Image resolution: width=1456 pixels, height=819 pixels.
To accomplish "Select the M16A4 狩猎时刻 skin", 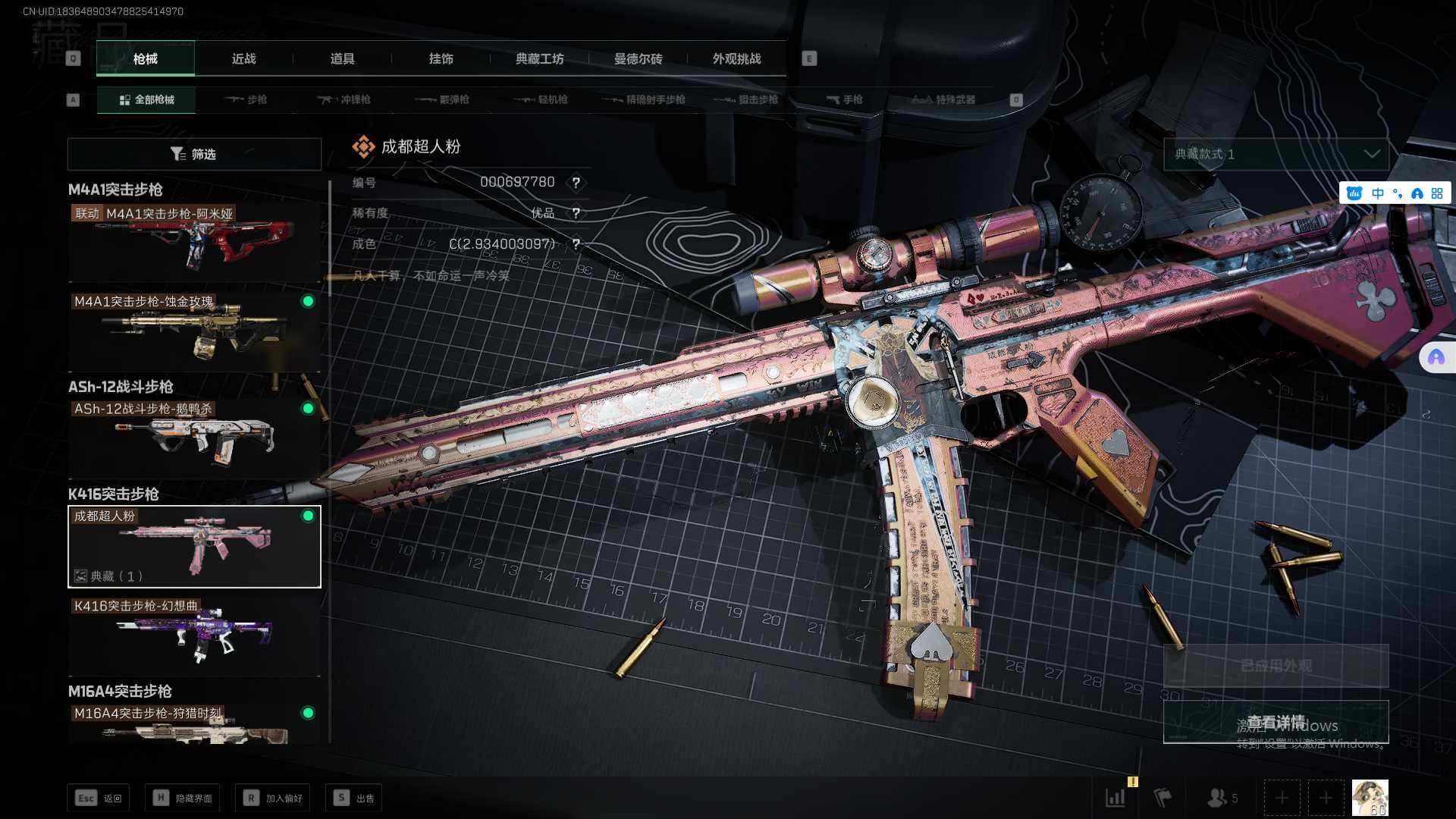I will point(194,724).
